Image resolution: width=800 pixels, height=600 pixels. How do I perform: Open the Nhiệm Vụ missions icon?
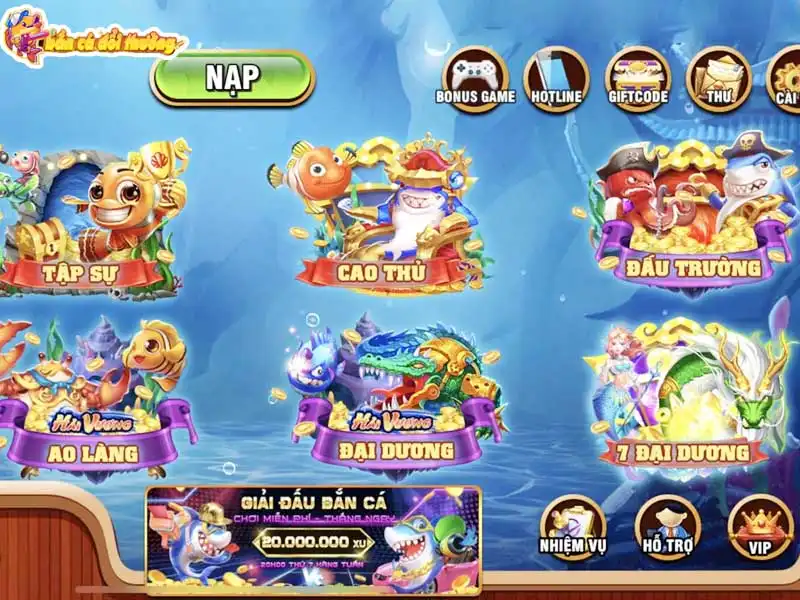(x=573, y=527)
